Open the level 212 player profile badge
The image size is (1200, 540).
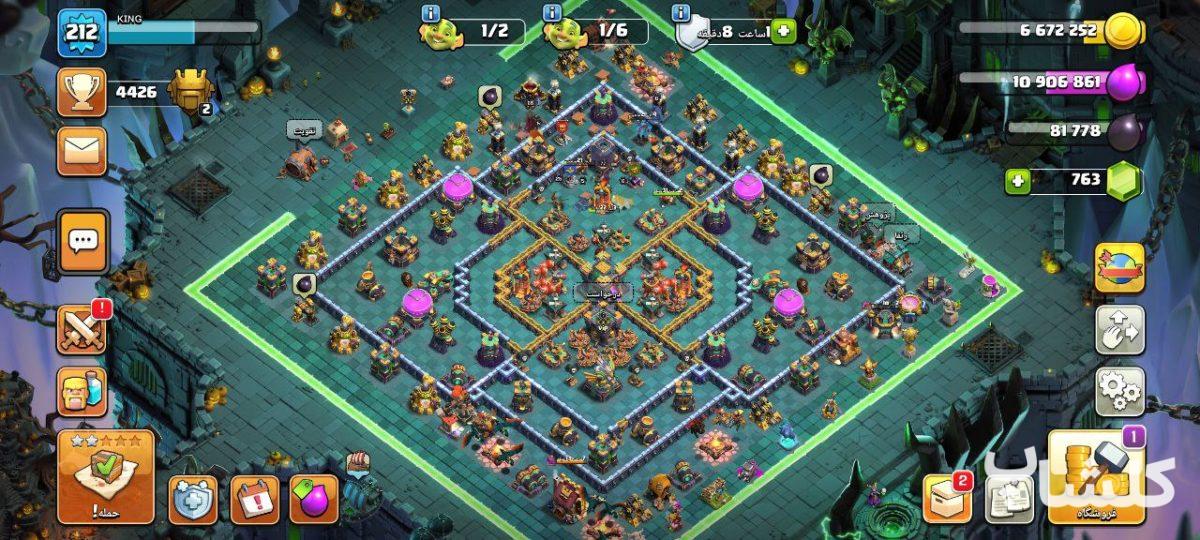coord(81,33)
